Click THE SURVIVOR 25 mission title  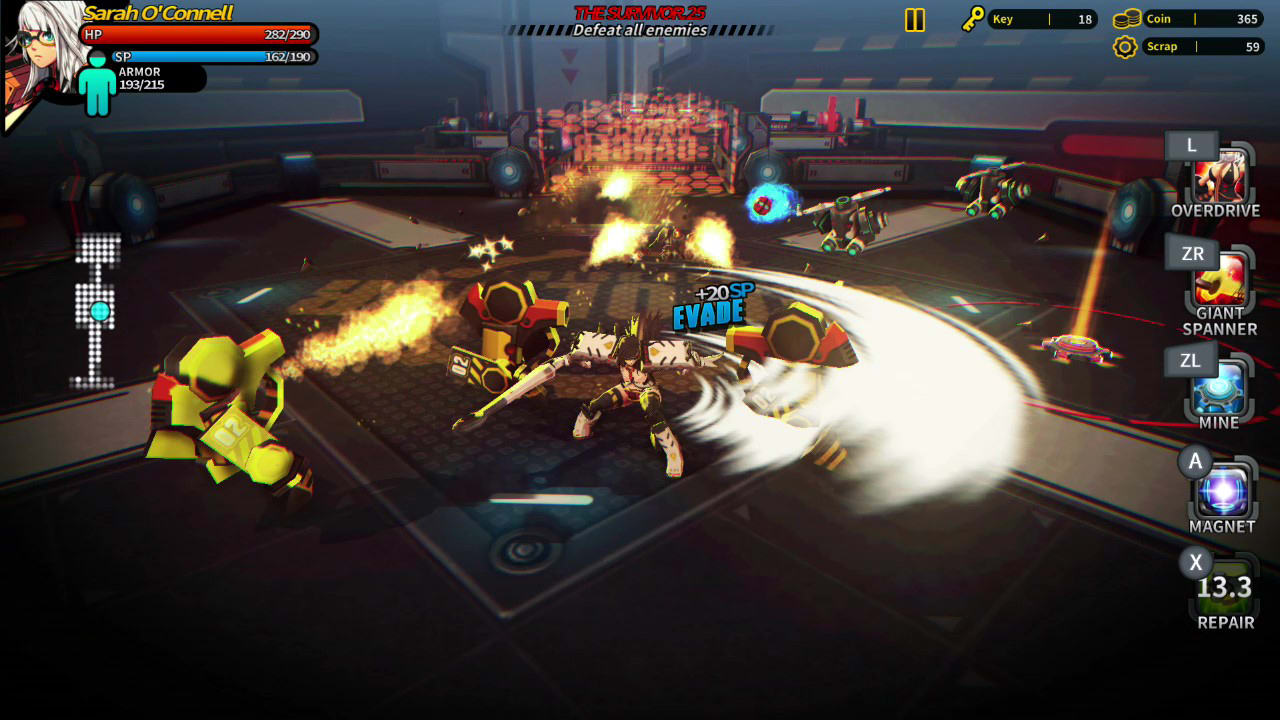[640, 12]
